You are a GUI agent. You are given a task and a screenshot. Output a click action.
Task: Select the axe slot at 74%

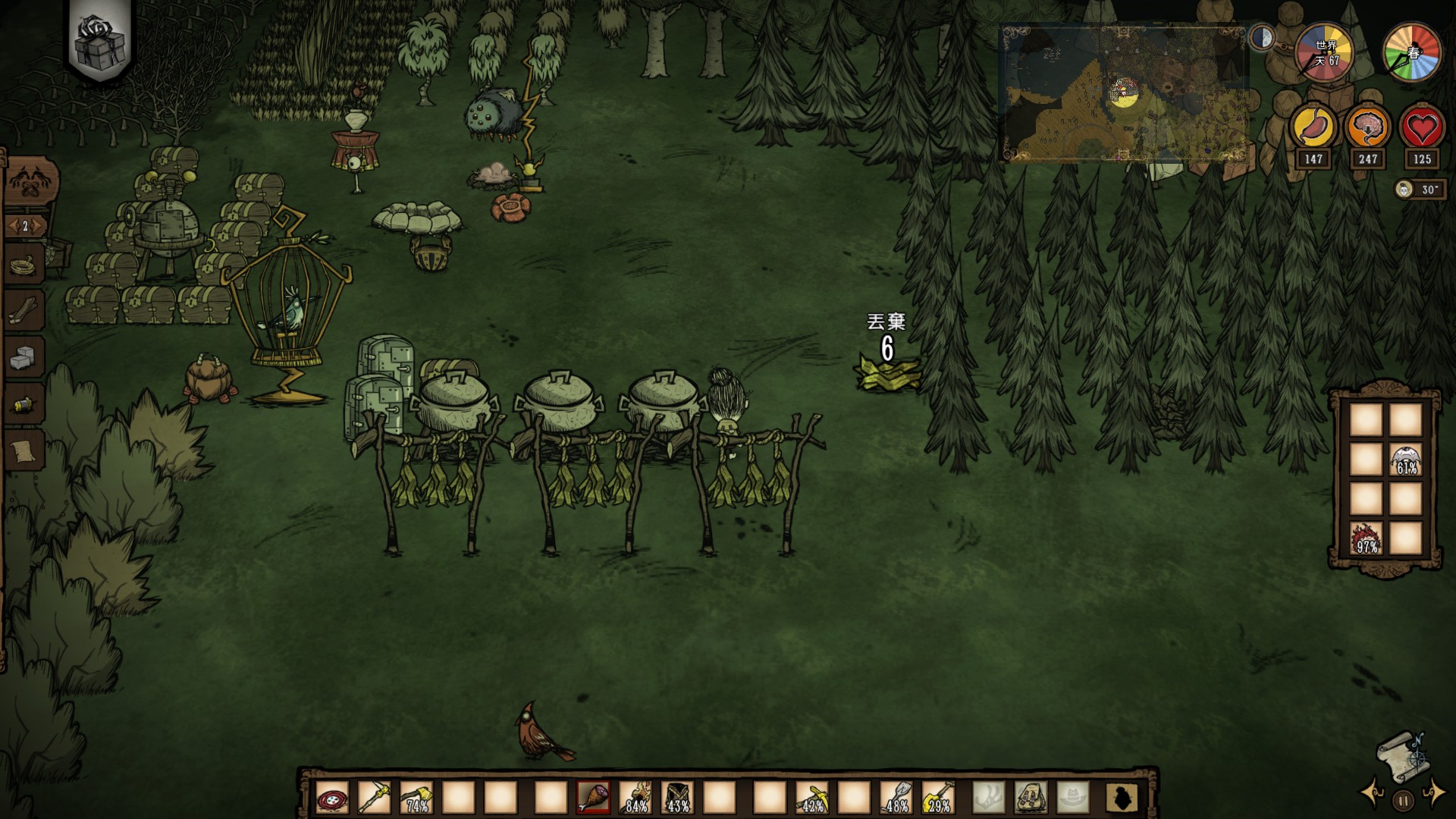tap(416, 798)
